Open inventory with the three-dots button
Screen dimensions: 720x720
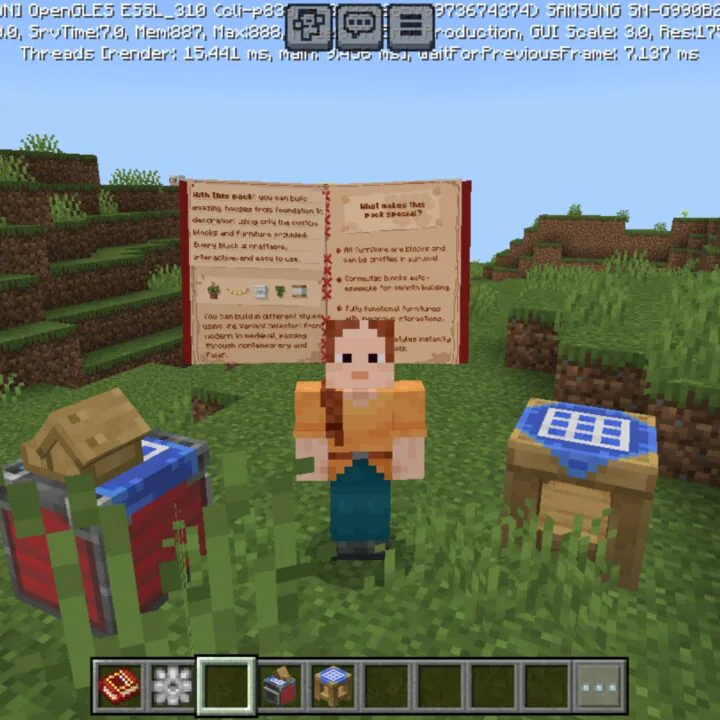pyautogui.click(x=601, y=685)
